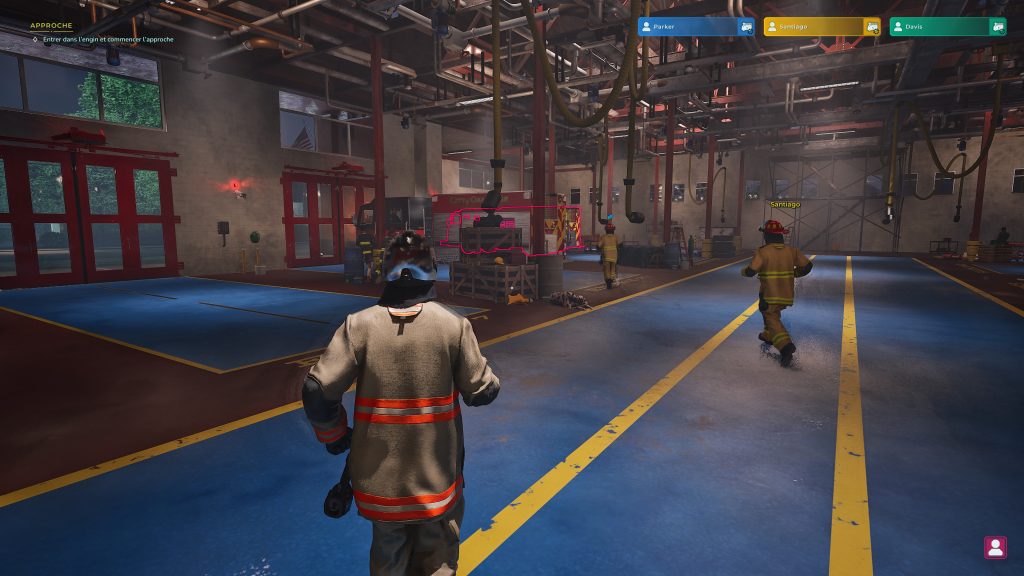Click the fire truck icon on Davis's panel

tap(997, 27)
